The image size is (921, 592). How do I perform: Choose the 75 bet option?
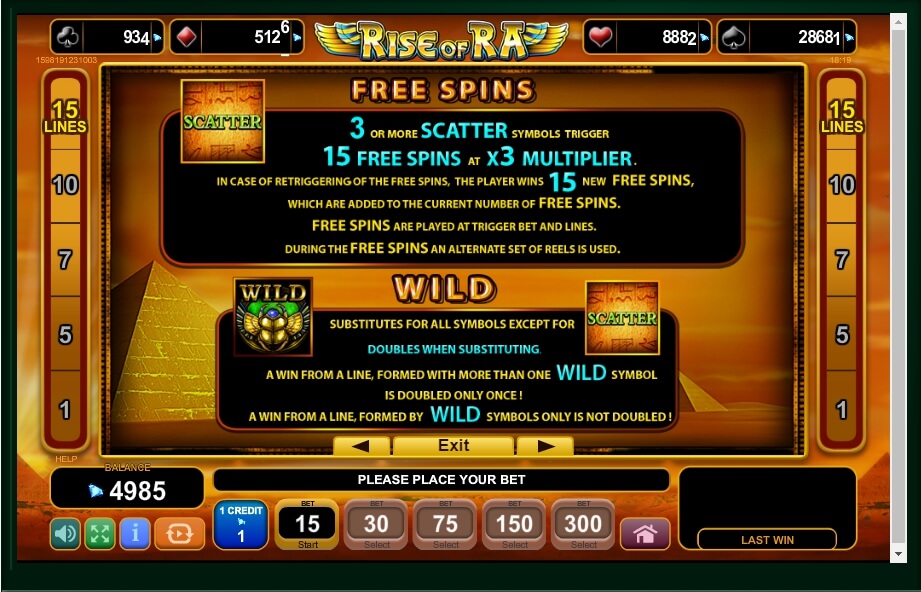(x=445, y=524)
